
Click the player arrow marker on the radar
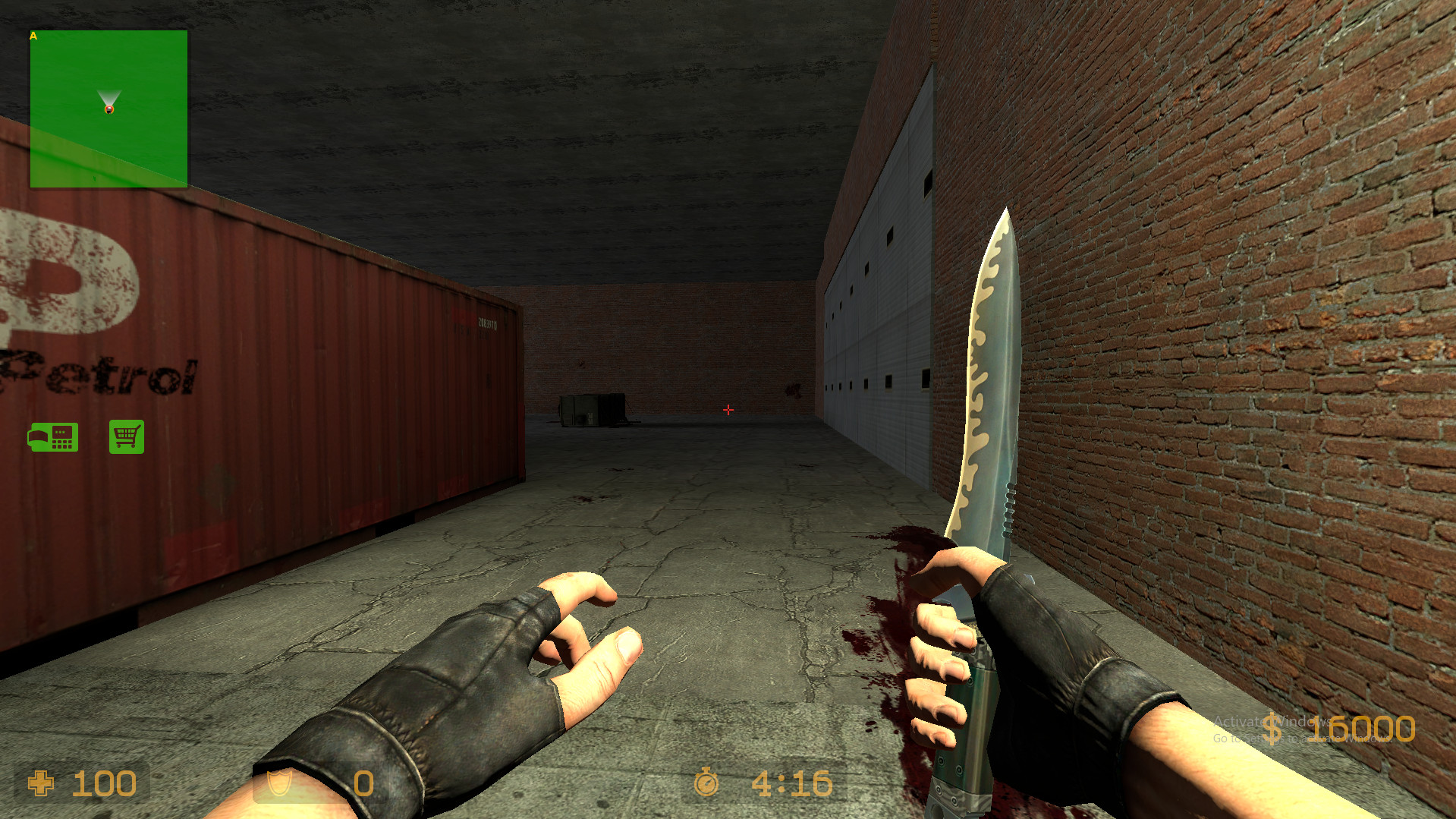[109, 96]
